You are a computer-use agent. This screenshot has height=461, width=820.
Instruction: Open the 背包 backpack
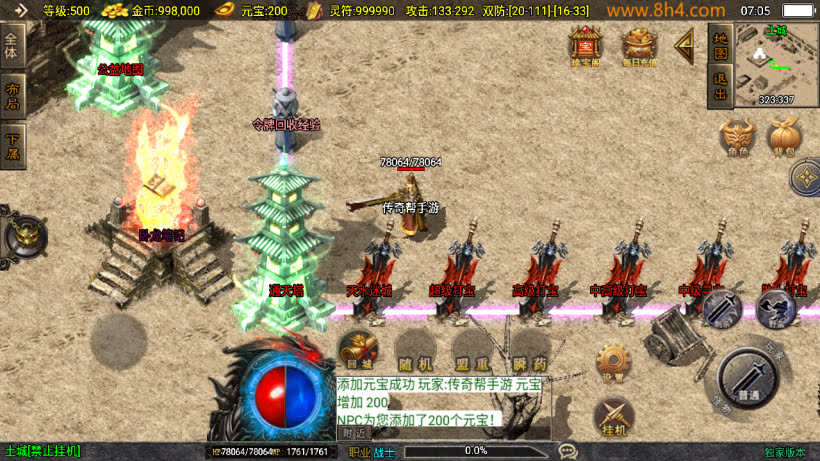point(783,137)
